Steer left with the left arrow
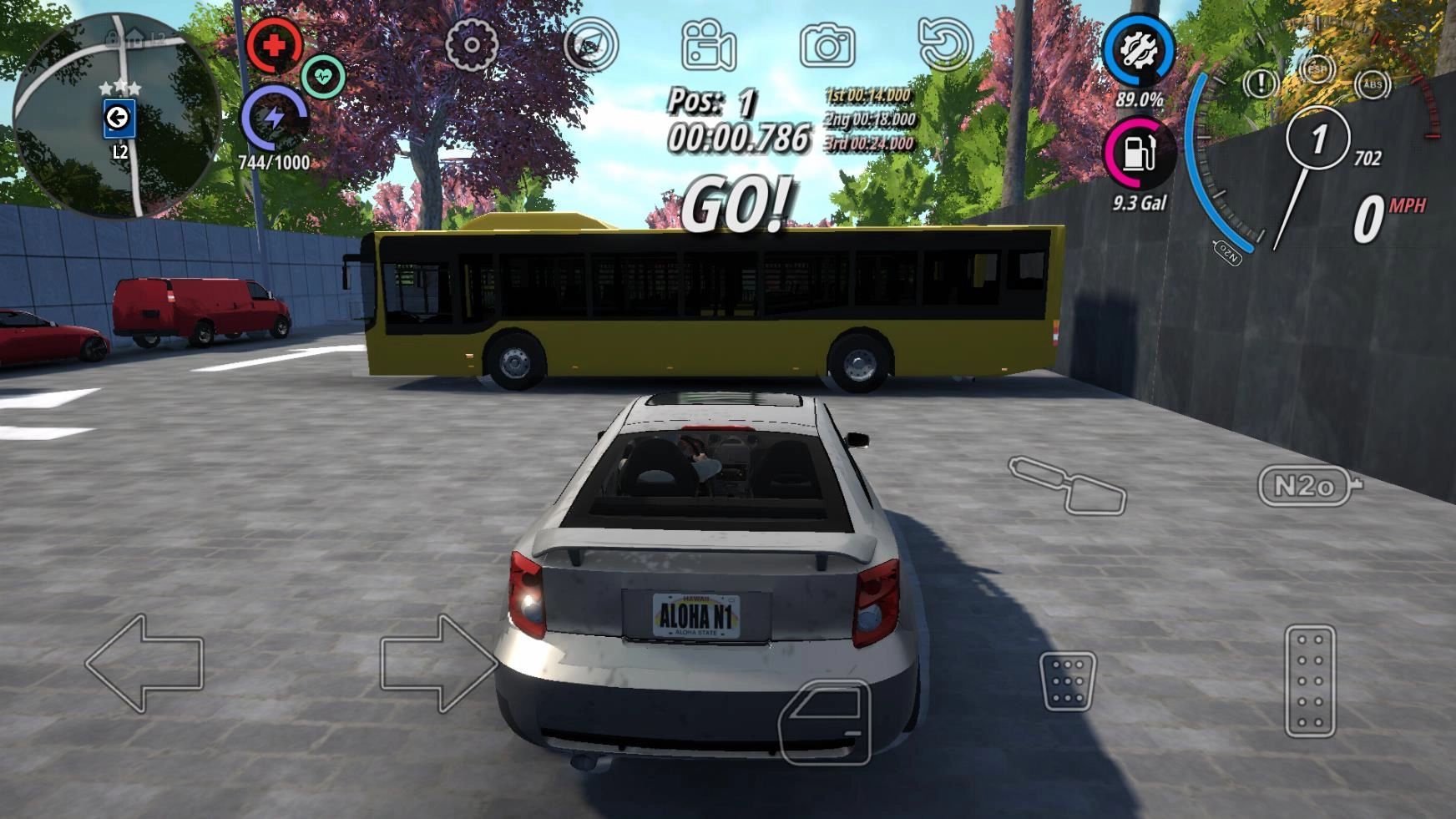Viewport: 1456px width, 819px height. 145,663
